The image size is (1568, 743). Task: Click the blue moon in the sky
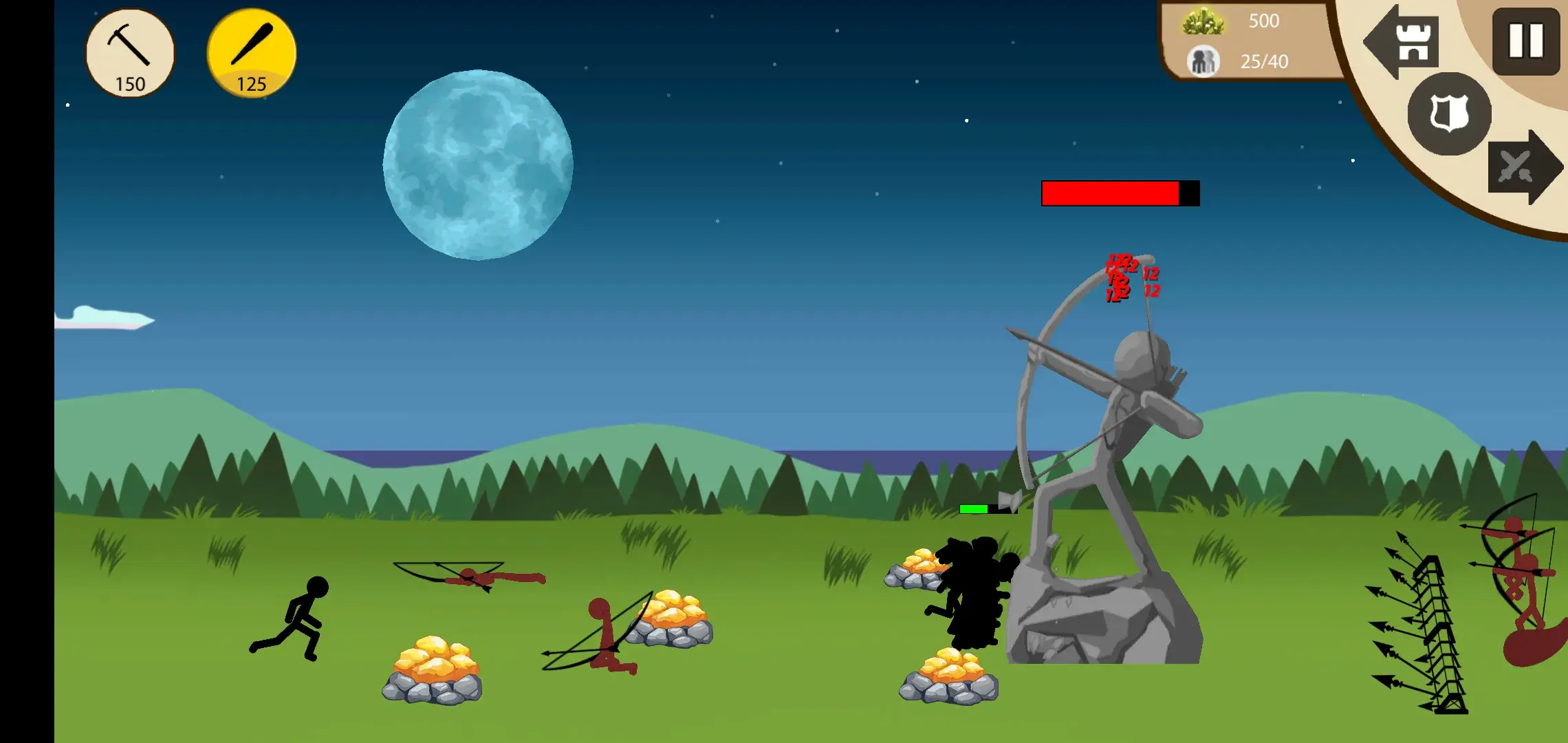478,165
